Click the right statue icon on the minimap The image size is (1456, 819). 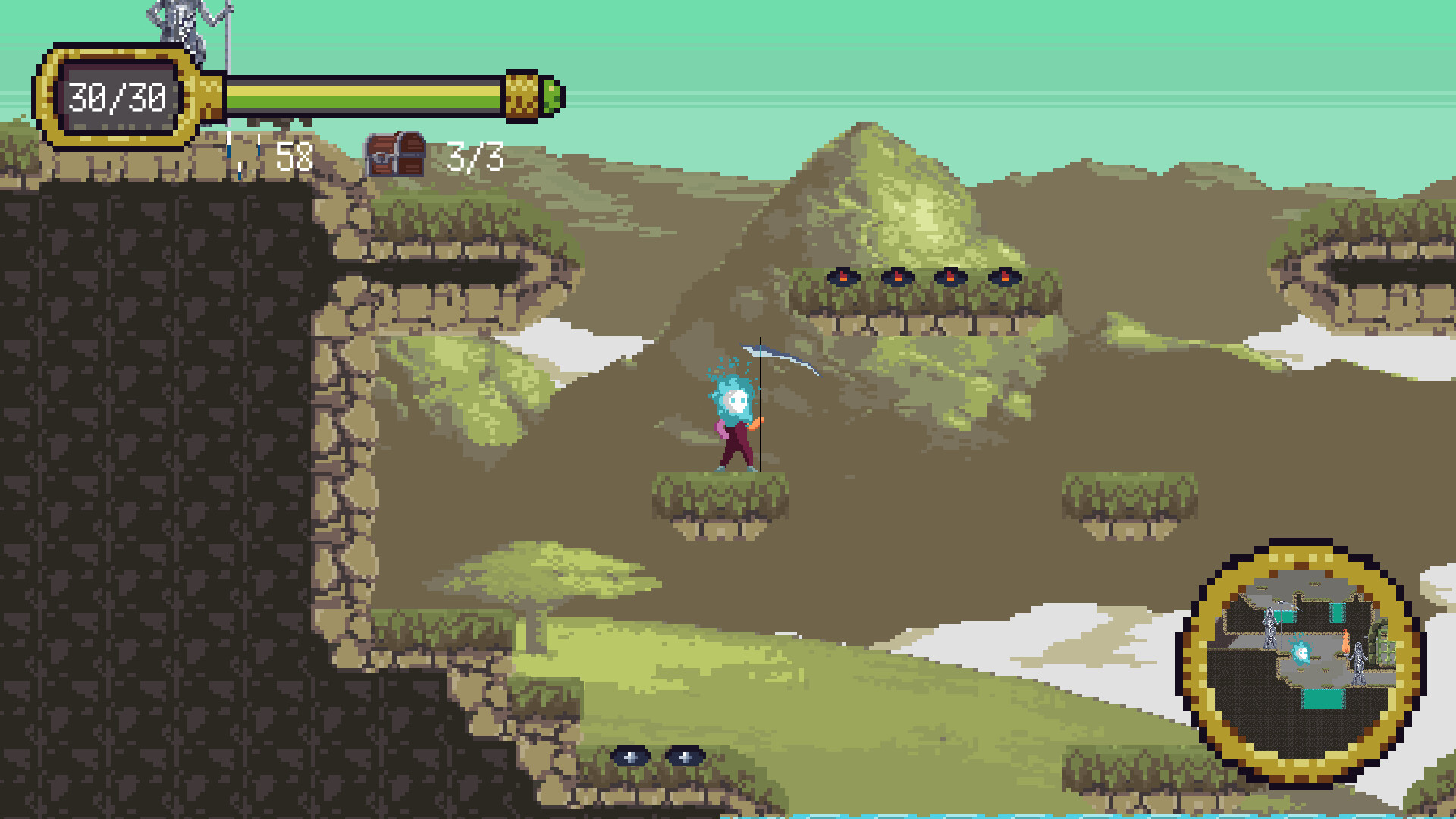(x=1360, y=661)
